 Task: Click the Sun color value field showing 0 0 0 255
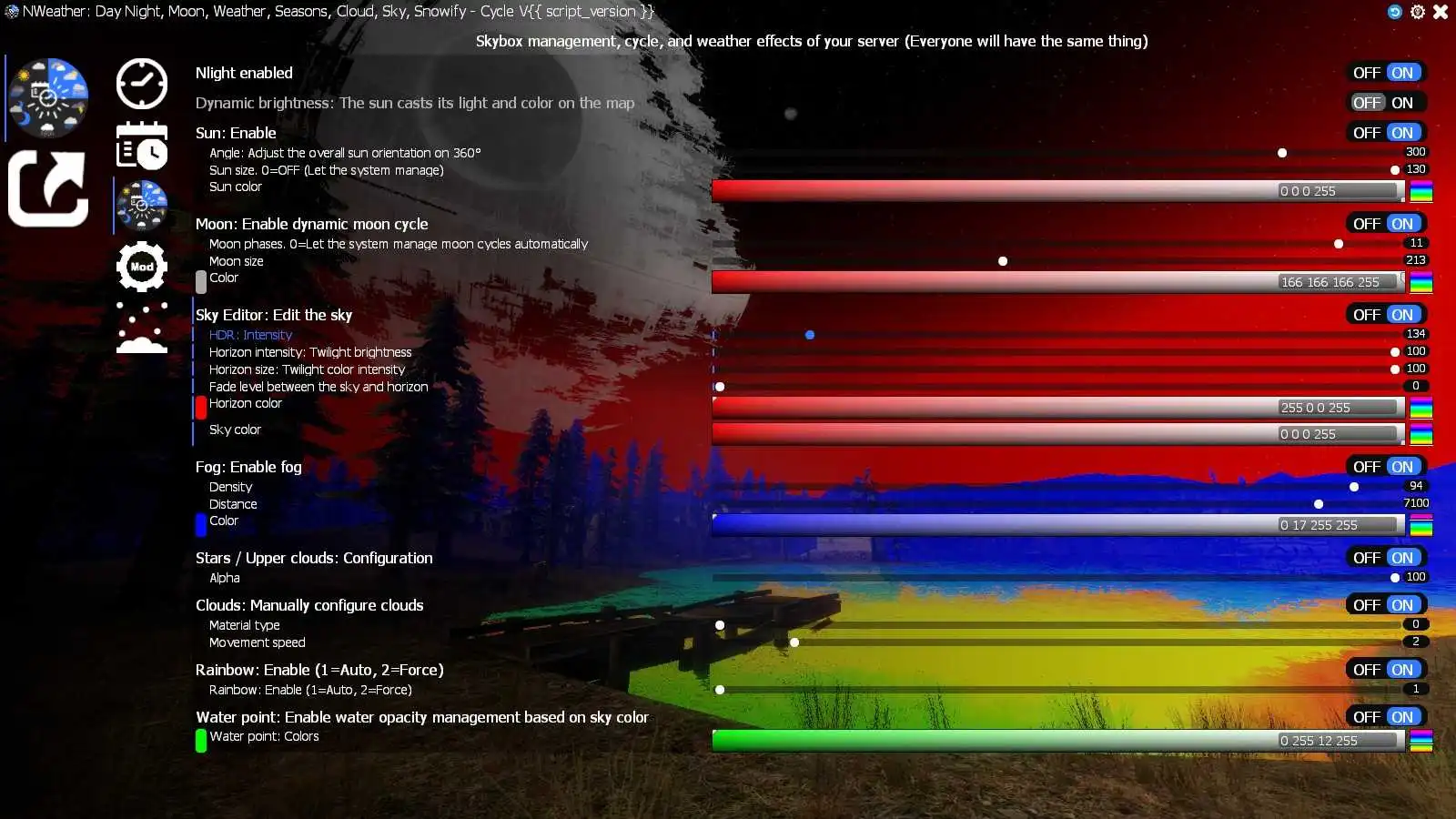click(x=1336, y=191)
